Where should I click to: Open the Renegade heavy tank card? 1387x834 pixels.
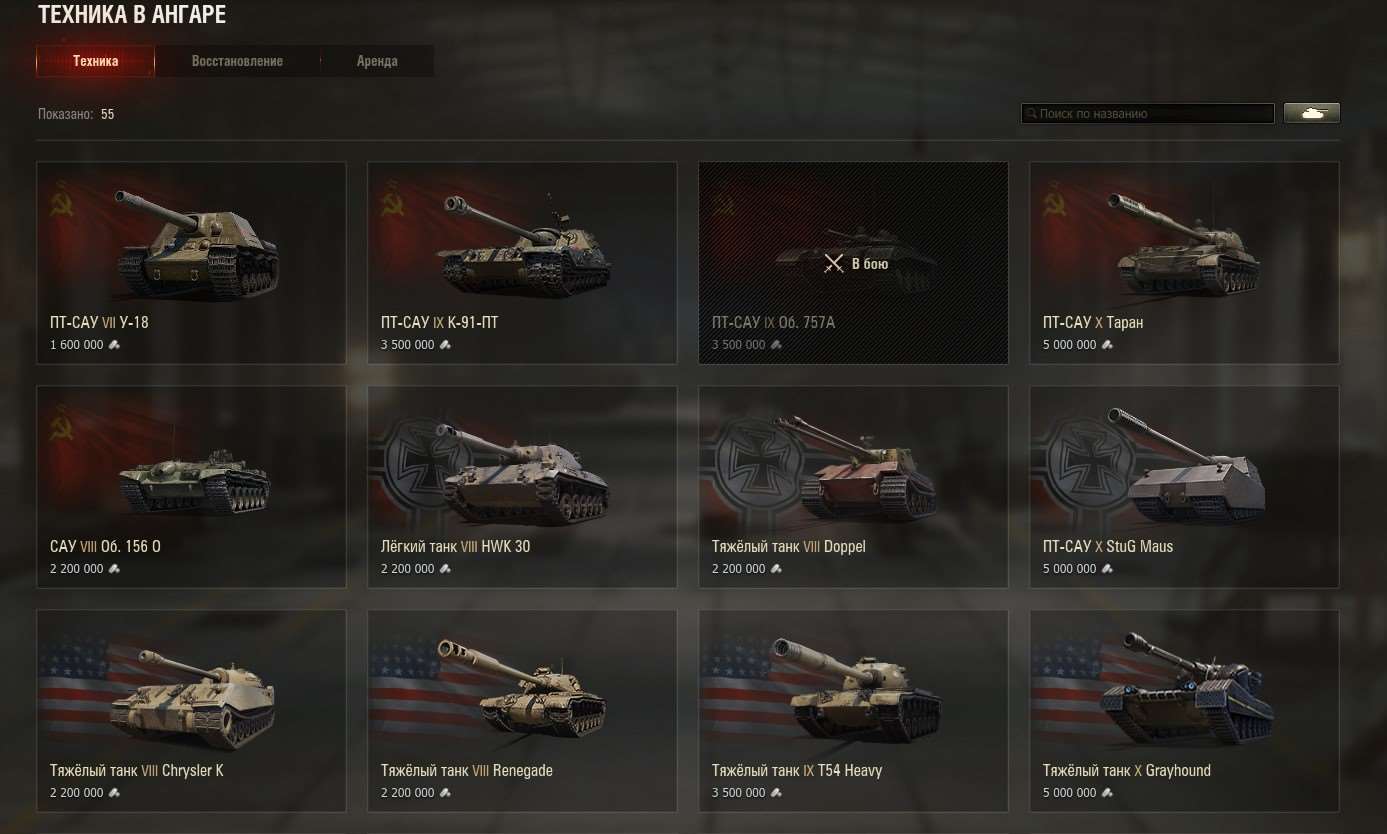522,710
